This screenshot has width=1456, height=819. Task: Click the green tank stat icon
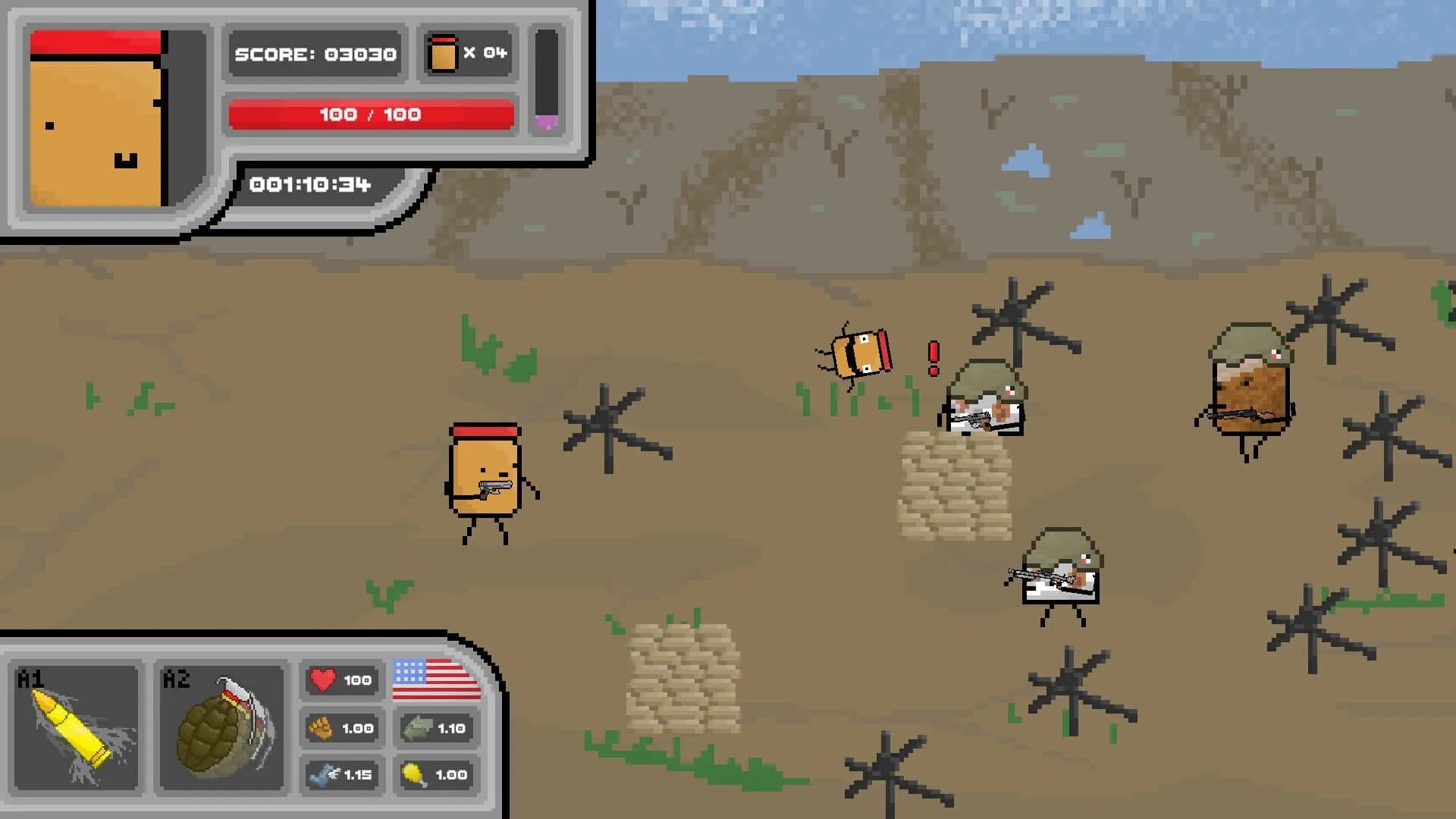pyautogui.click(x=413, y=727)
